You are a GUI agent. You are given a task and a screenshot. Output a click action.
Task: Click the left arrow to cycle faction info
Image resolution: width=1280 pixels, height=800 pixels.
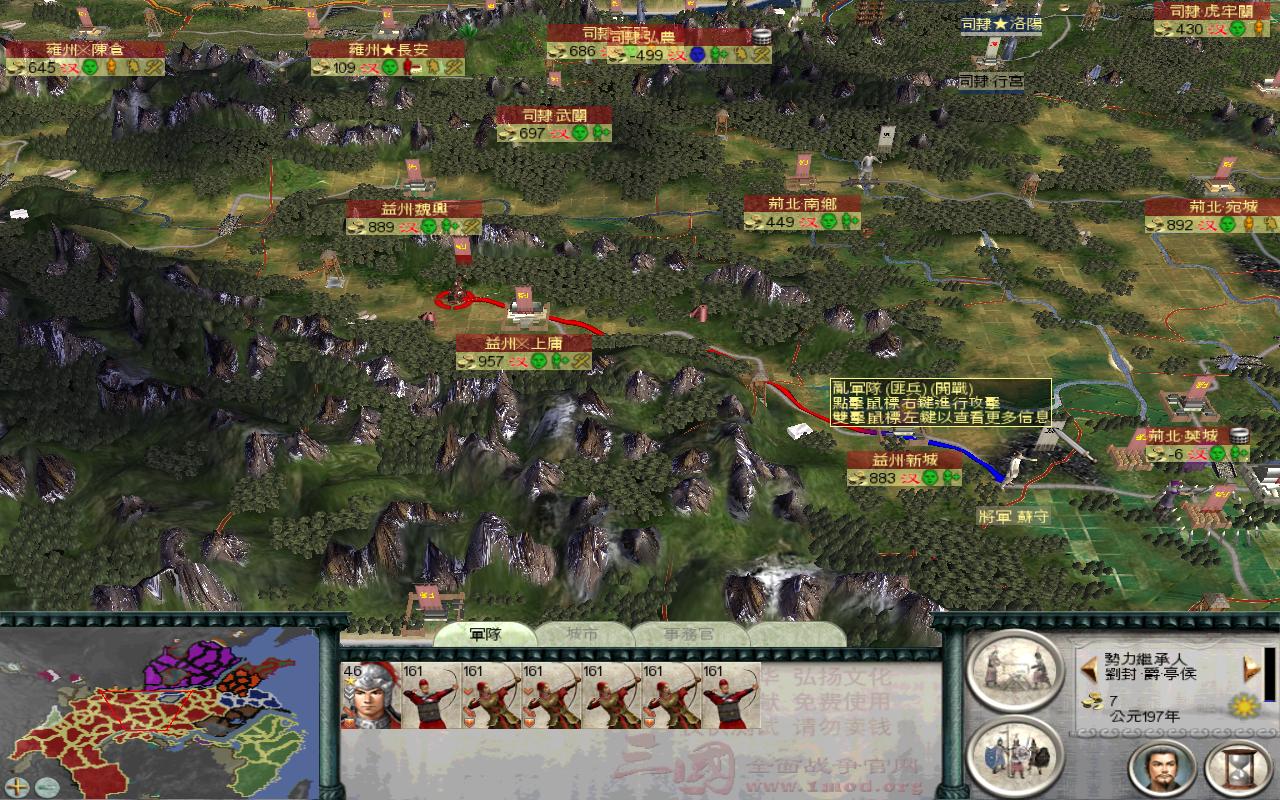1089,668
